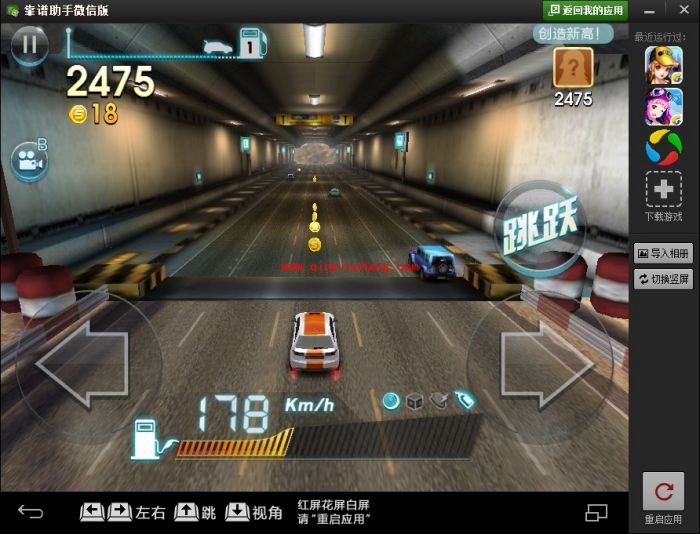The height and width of the screenshot is (534, 700).
Task: Steer left with the left arrow
Action: point(83,364)
